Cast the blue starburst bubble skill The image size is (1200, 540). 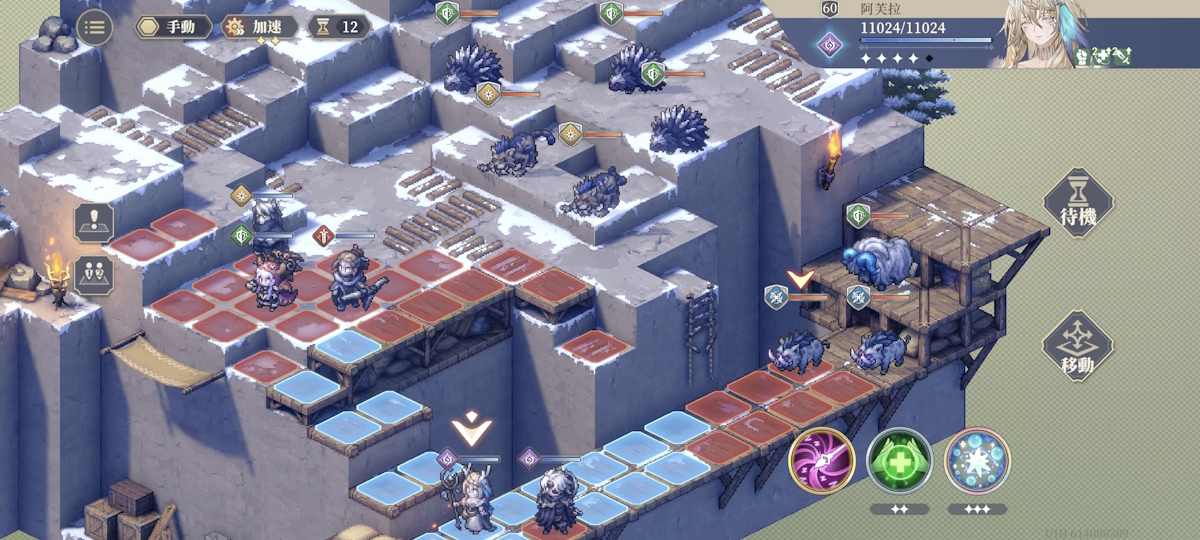(x=977, y=461)
